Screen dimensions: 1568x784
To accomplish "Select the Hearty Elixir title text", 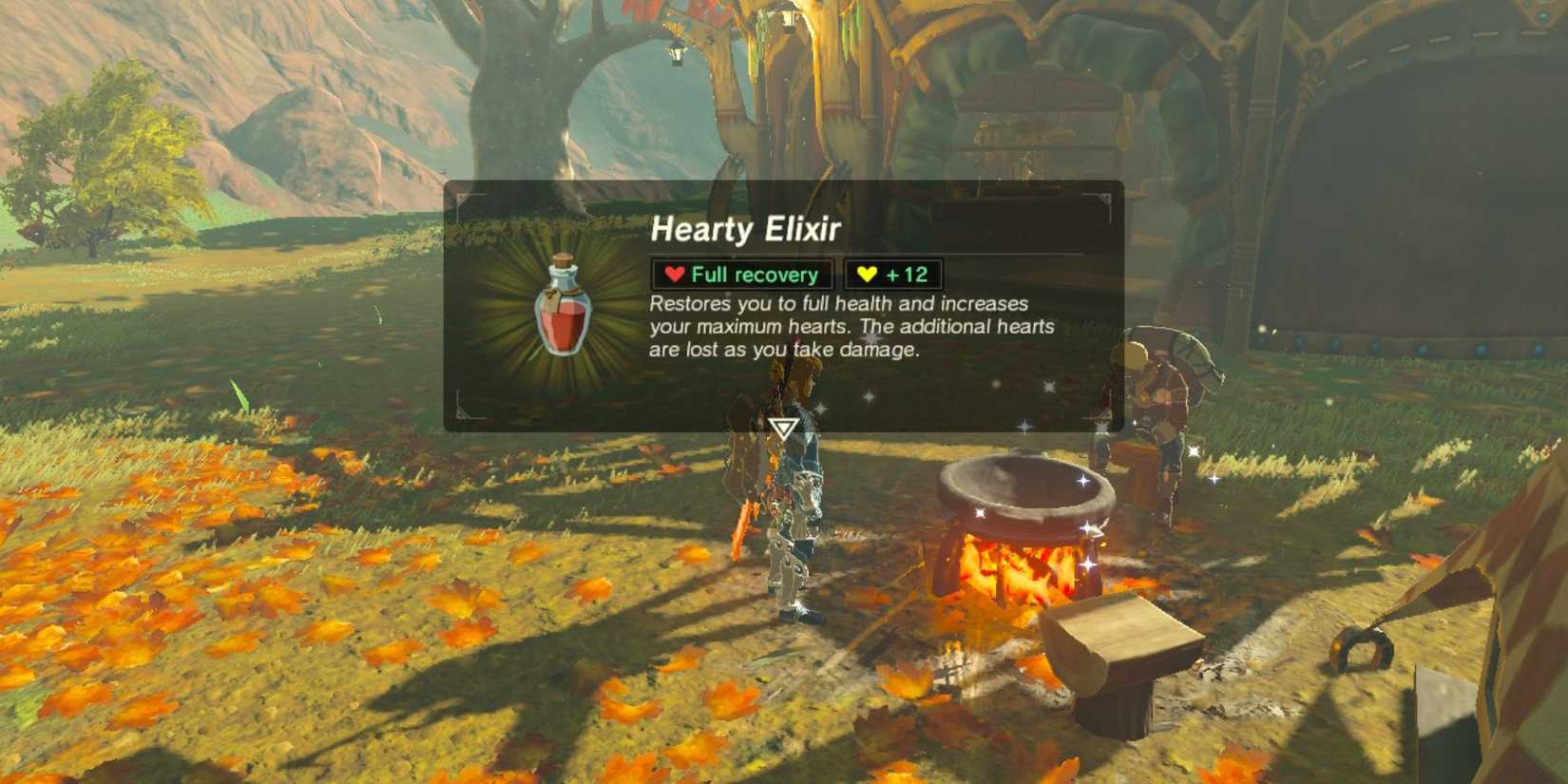I will pyautogui.click(x=748, y=228).
